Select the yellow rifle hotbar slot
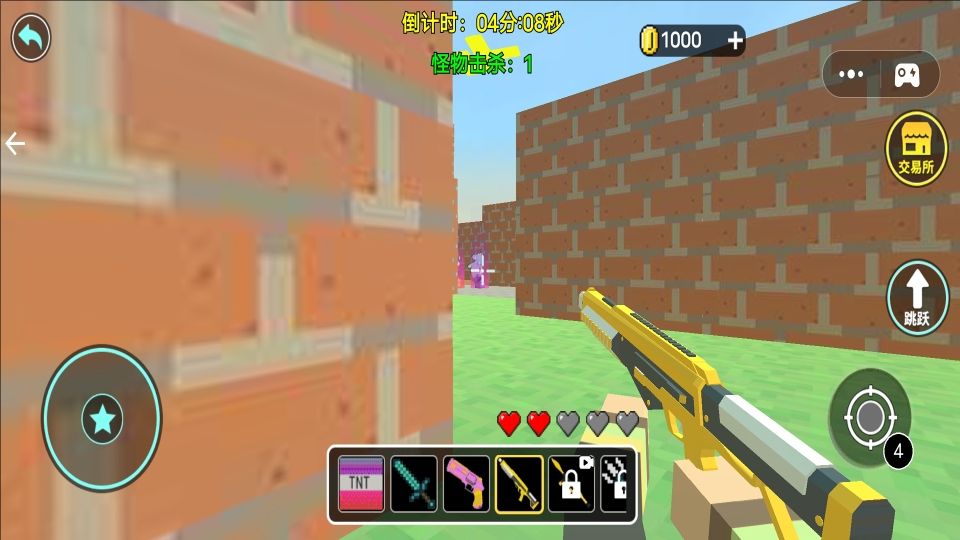Viewport: 960px width, 540px height. [519, 484]
